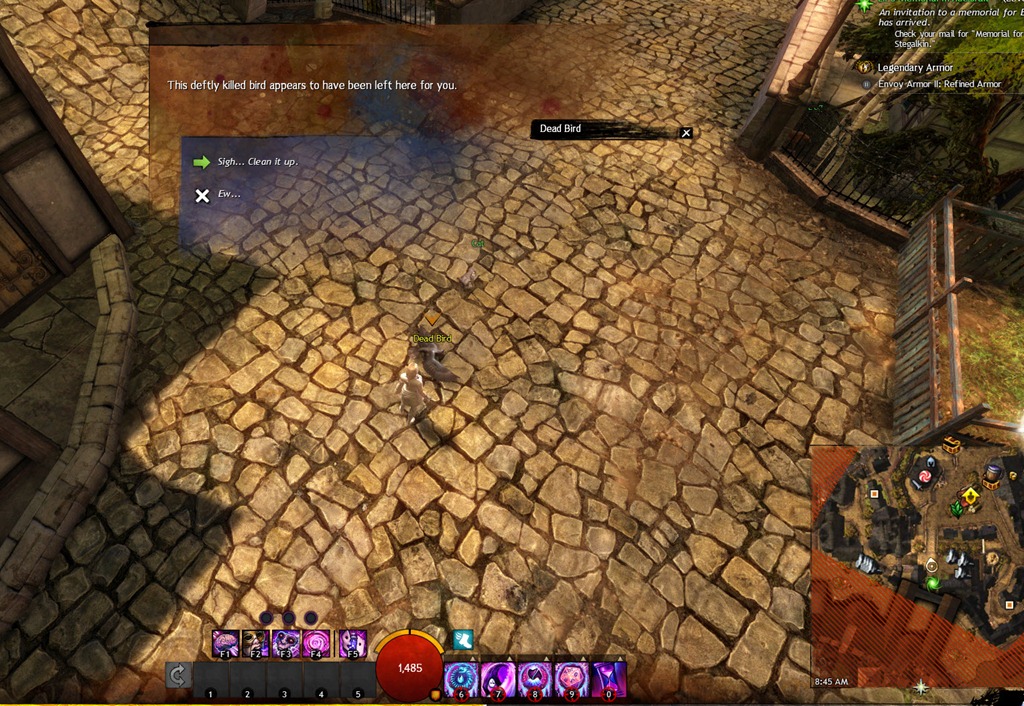Use the F2 masked face shatter skill
Viewport: 1024px width, 706px height.
pos(256,643)
